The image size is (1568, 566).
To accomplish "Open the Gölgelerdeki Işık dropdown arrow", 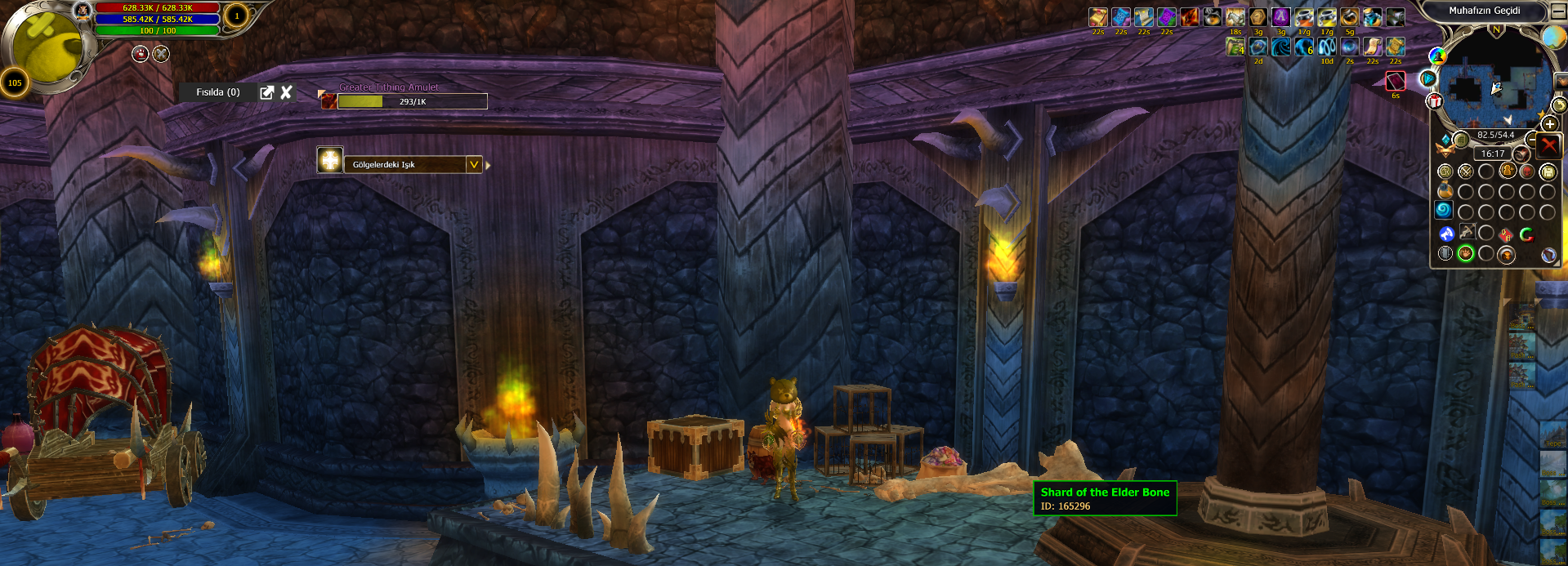I will [473, 164].
